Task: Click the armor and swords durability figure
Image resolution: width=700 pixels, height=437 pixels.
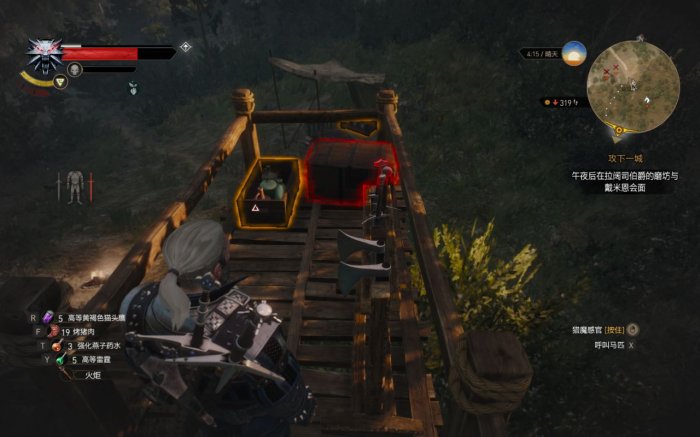Action: (x=74, y=187)
